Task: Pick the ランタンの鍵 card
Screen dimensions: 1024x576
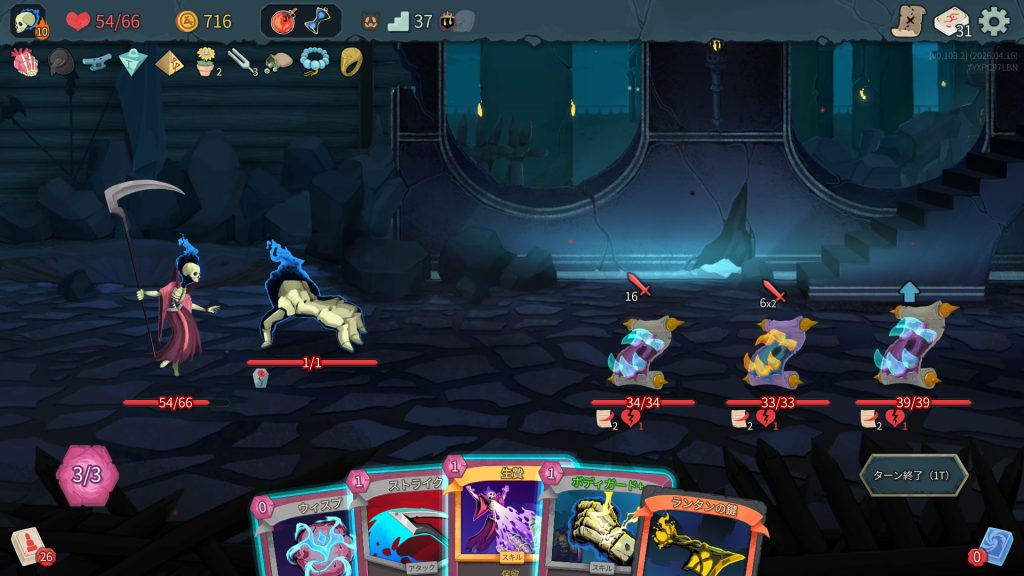Action: point(698,537)
